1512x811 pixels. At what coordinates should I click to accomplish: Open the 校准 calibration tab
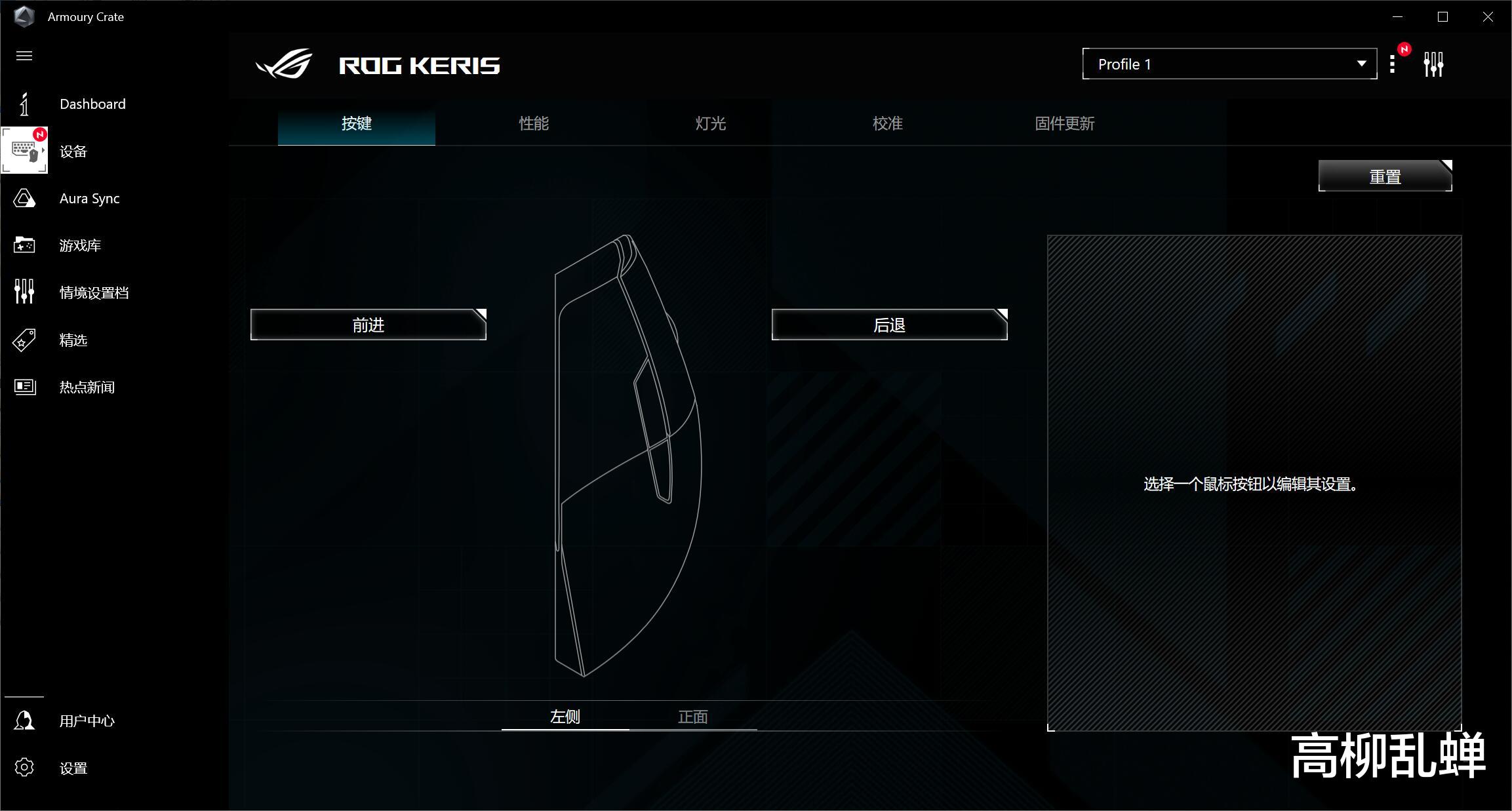coord(888,124)
